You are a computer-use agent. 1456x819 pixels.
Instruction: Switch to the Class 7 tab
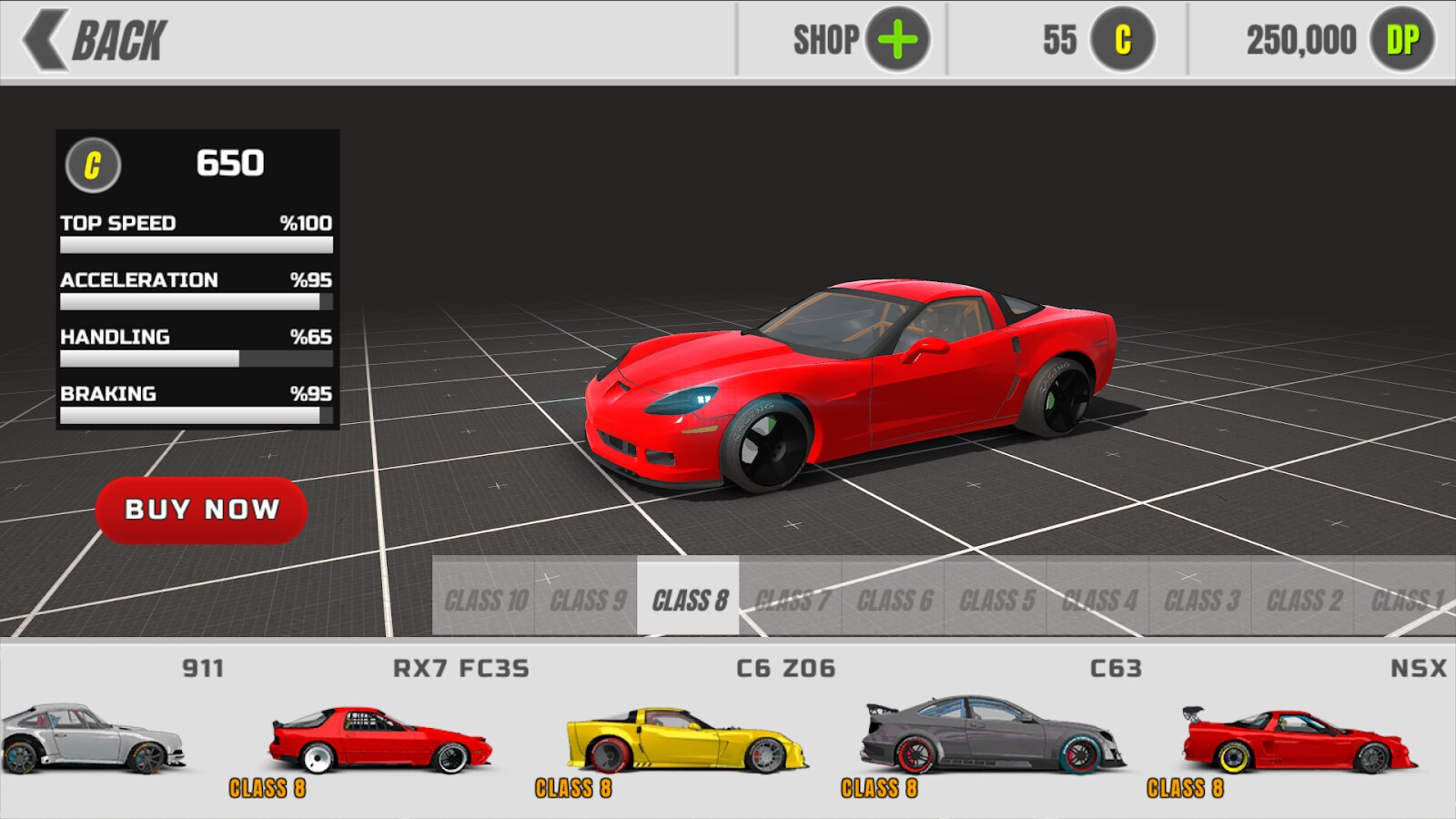pos(792,601)
